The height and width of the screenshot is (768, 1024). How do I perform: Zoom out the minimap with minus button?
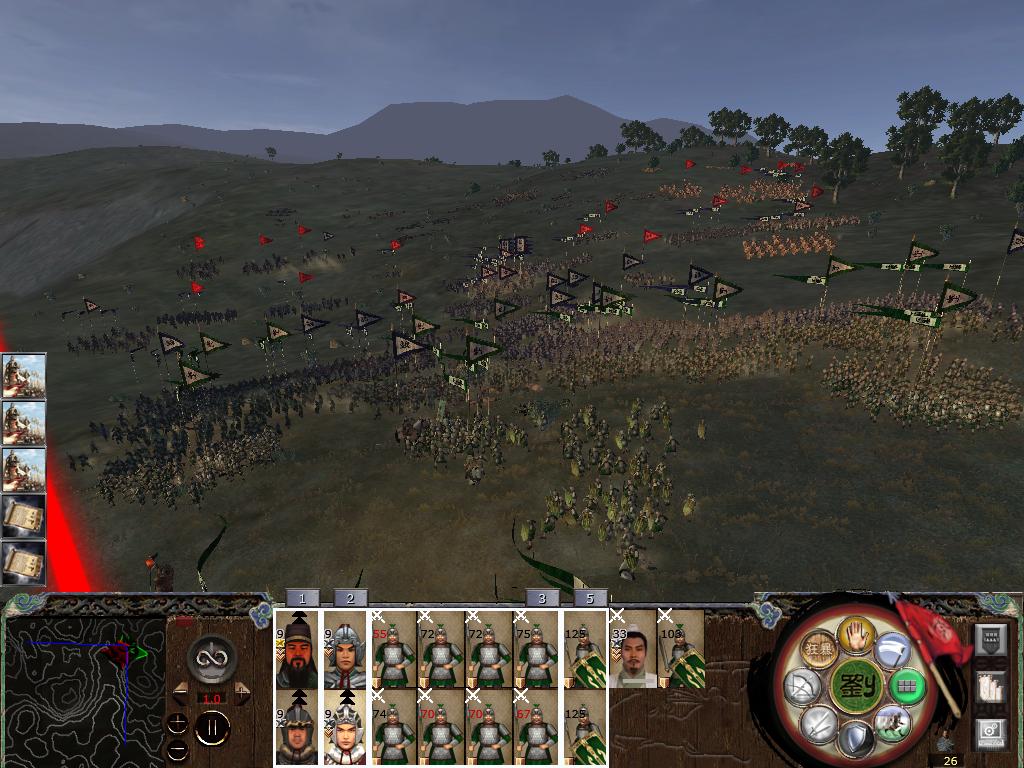pyautogui.click(x=177, y=748)
